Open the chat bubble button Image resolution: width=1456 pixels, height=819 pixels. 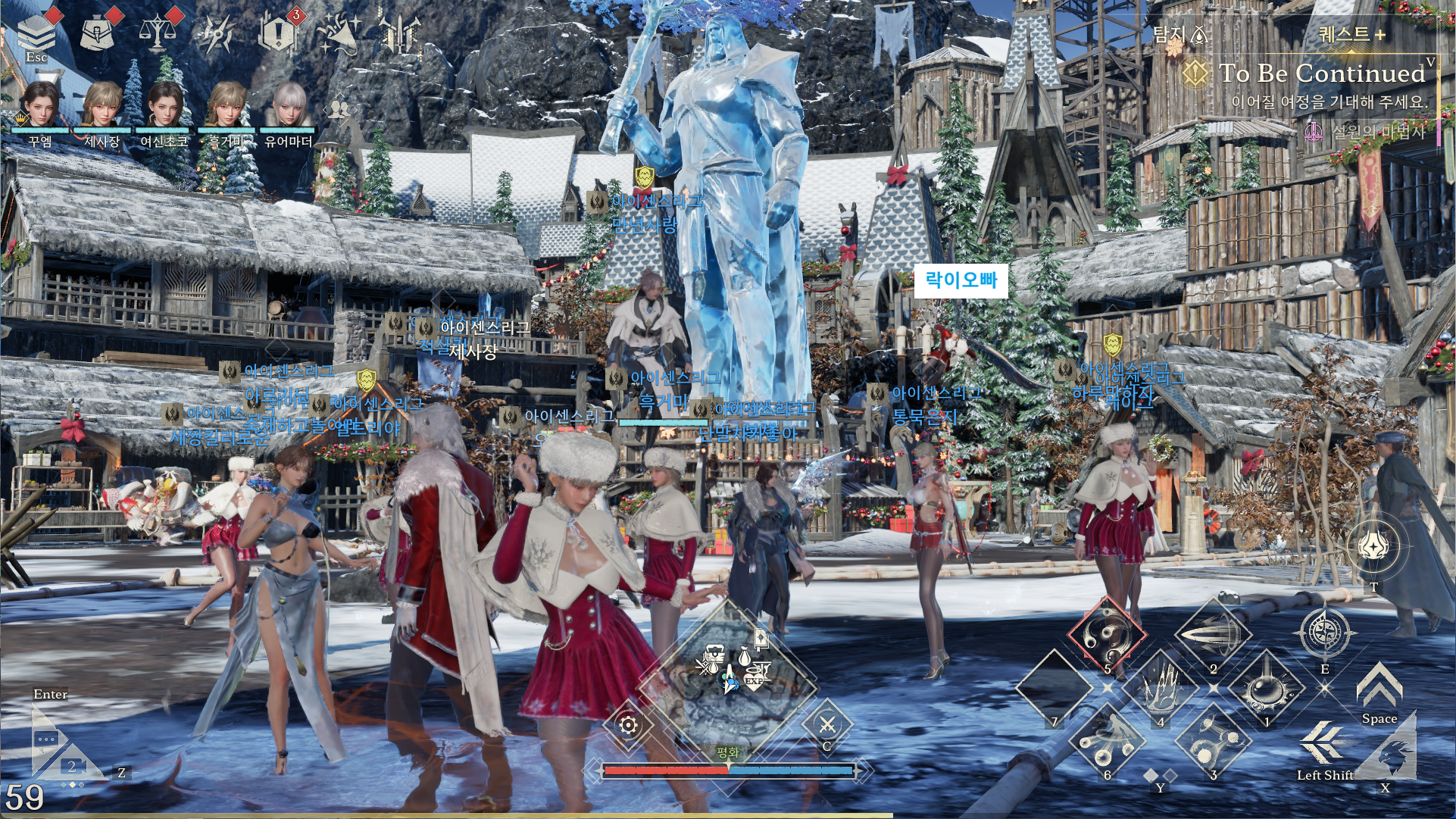(x=48, y=739)
